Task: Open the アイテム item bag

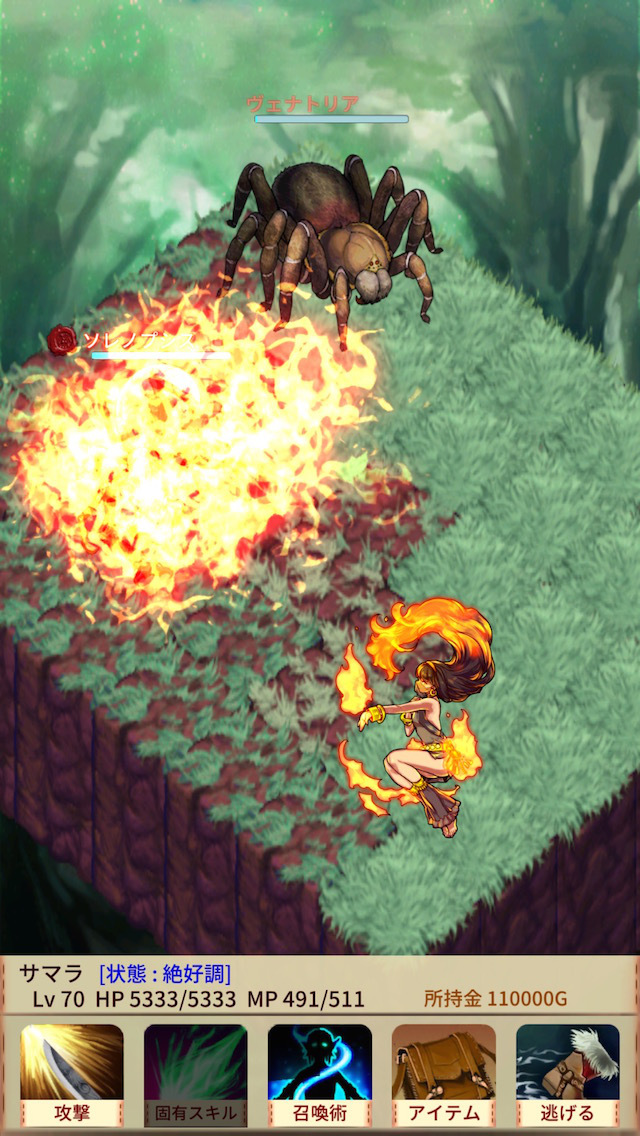Action: (x=444, y=1074)
